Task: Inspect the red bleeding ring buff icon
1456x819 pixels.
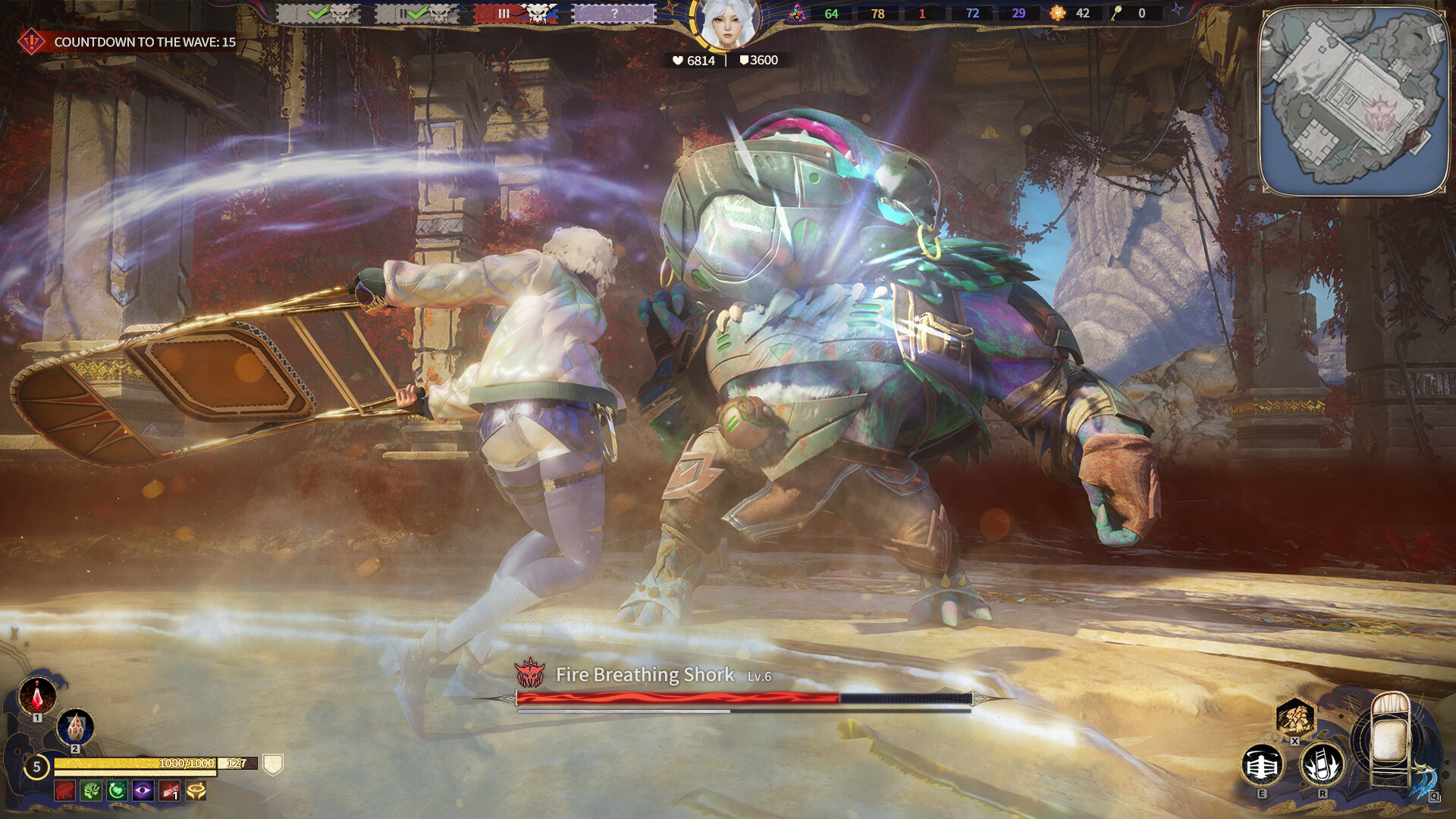Action: [x=65, y=791]
